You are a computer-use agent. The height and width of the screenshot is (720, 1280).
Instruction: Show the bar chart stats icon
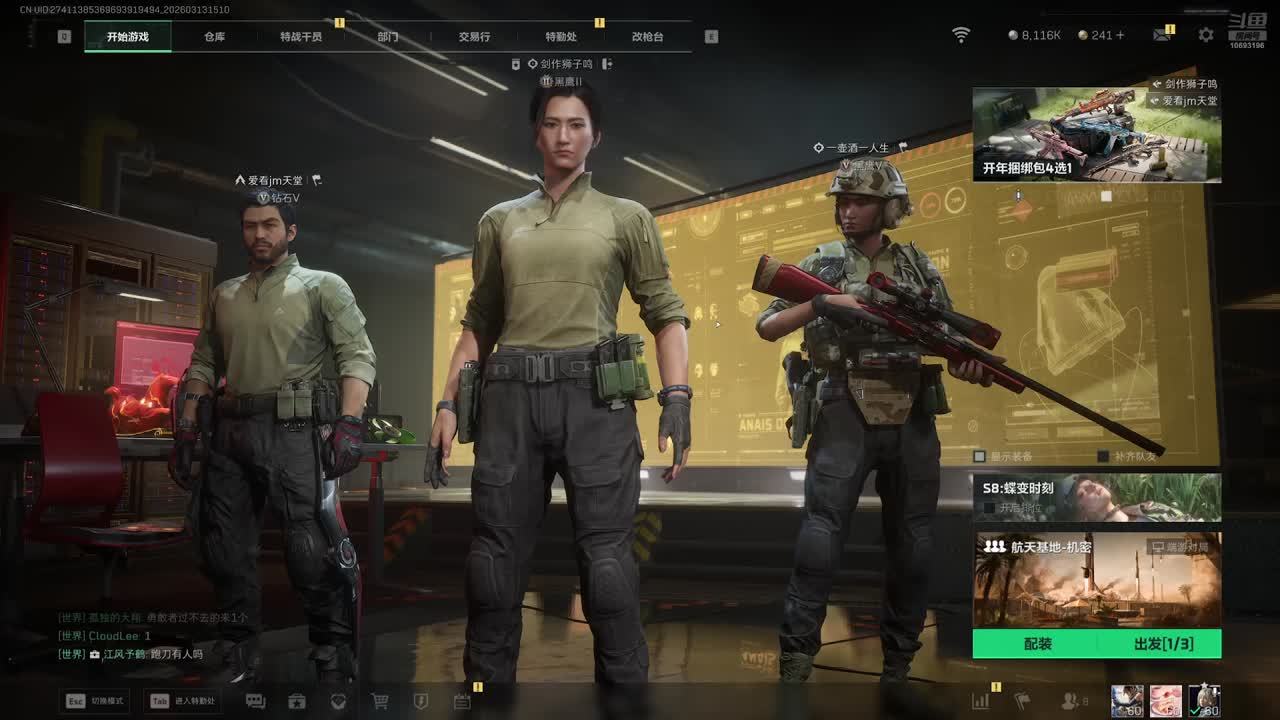click(x=980, y=701)
